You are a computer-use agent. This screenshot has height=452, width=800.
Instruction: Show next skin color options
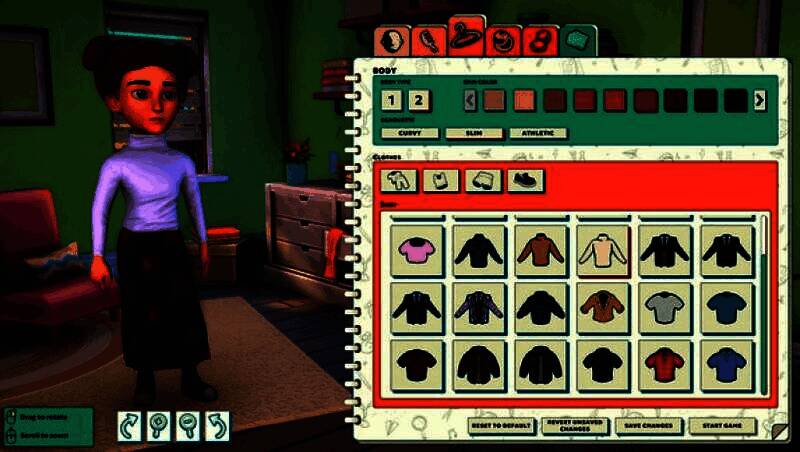(760, 100)
